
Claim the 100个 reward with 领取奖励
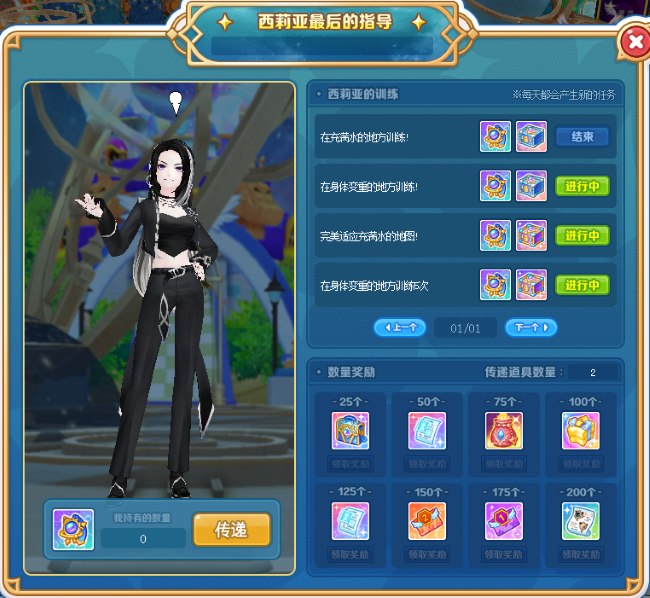click(580, 464)
